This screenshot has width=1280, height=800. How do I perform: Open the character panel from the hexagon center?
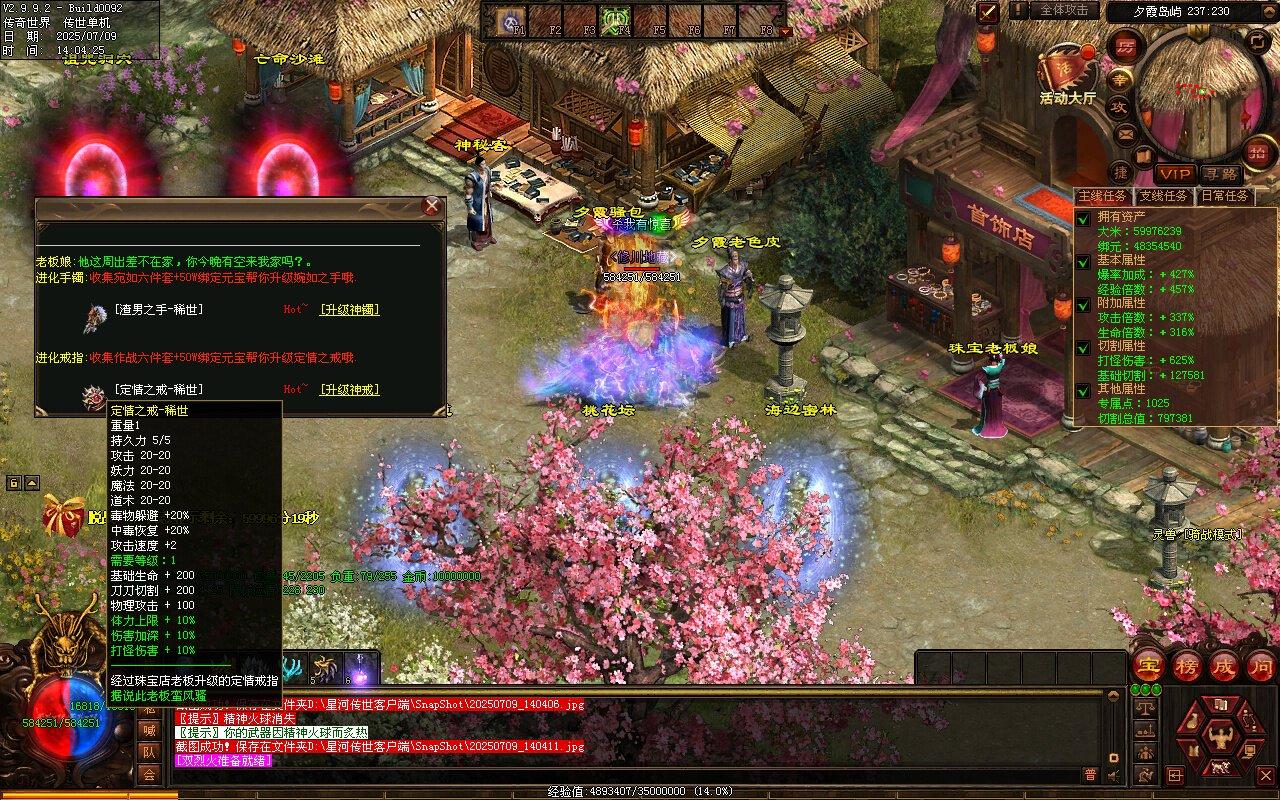point(1219,739)
